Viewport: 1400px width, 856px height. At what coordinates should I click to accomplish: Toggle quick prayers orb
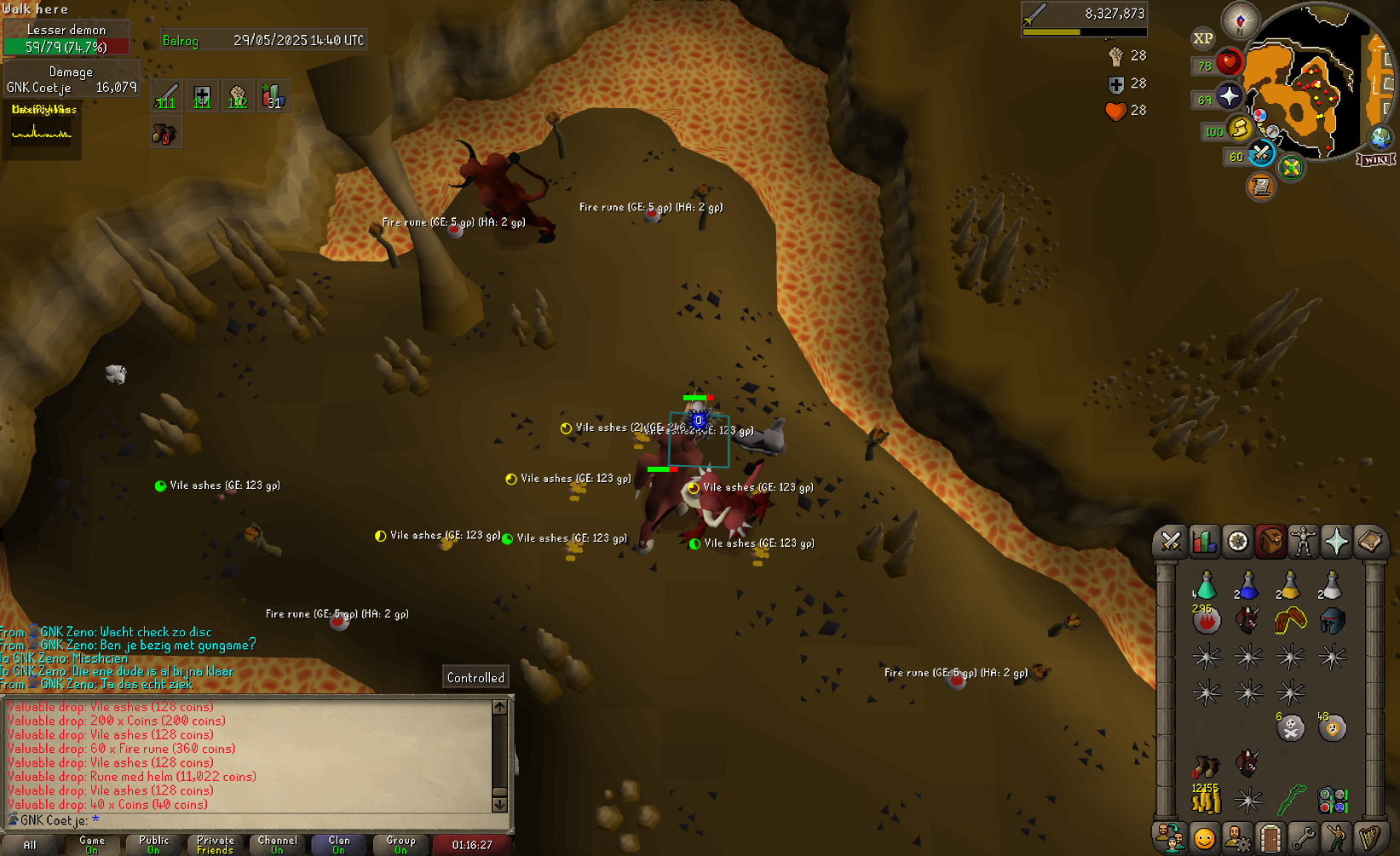point(1228,96)
